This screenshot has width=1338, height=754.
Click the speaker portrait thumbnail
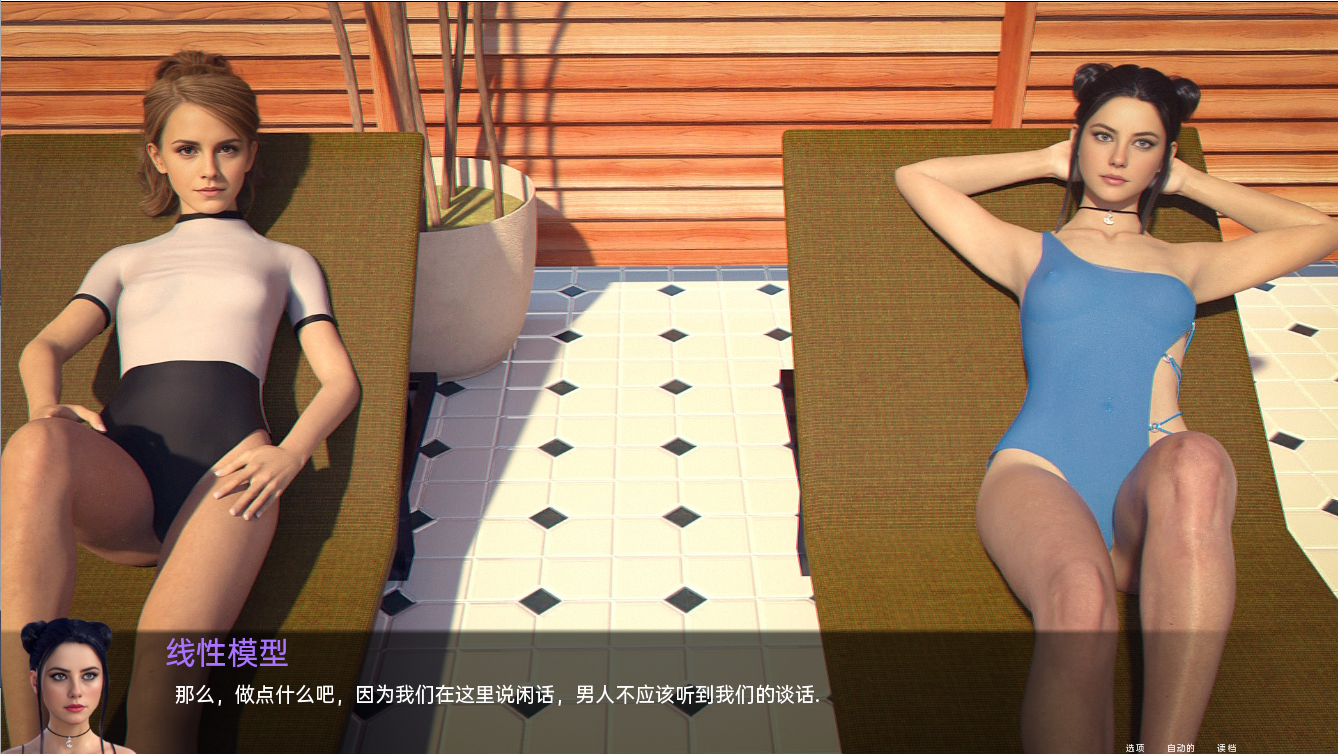pyautogui.click(x=65, y=690)
